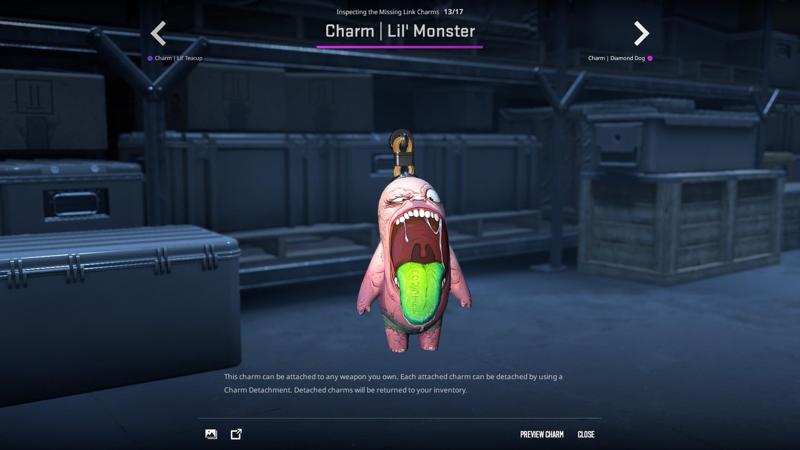Open the image icon at bottom left
The width and height of the screenshot is (800, 450).
(x=211, y=434)
